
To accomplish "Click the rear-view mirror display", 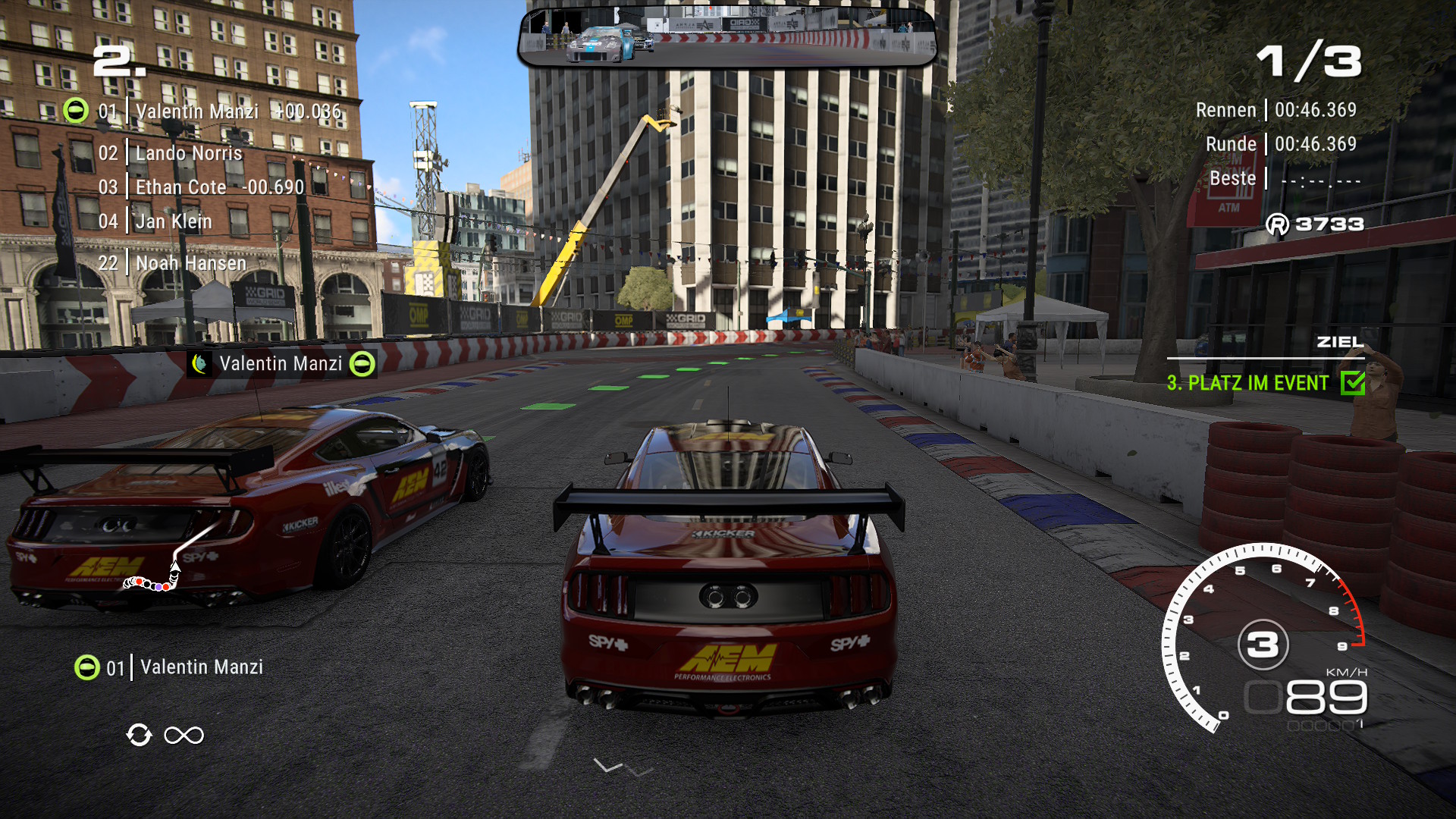I will coord(727,36).
